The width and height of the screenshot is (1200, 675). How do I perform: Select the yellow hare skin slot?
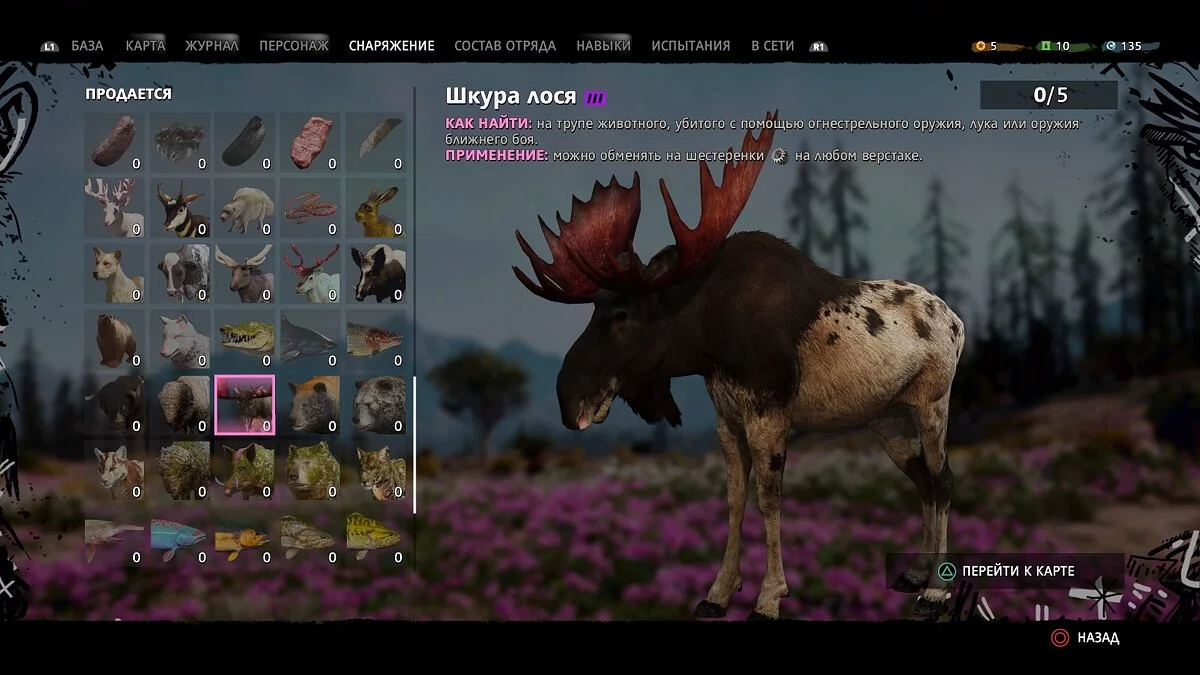377,208
